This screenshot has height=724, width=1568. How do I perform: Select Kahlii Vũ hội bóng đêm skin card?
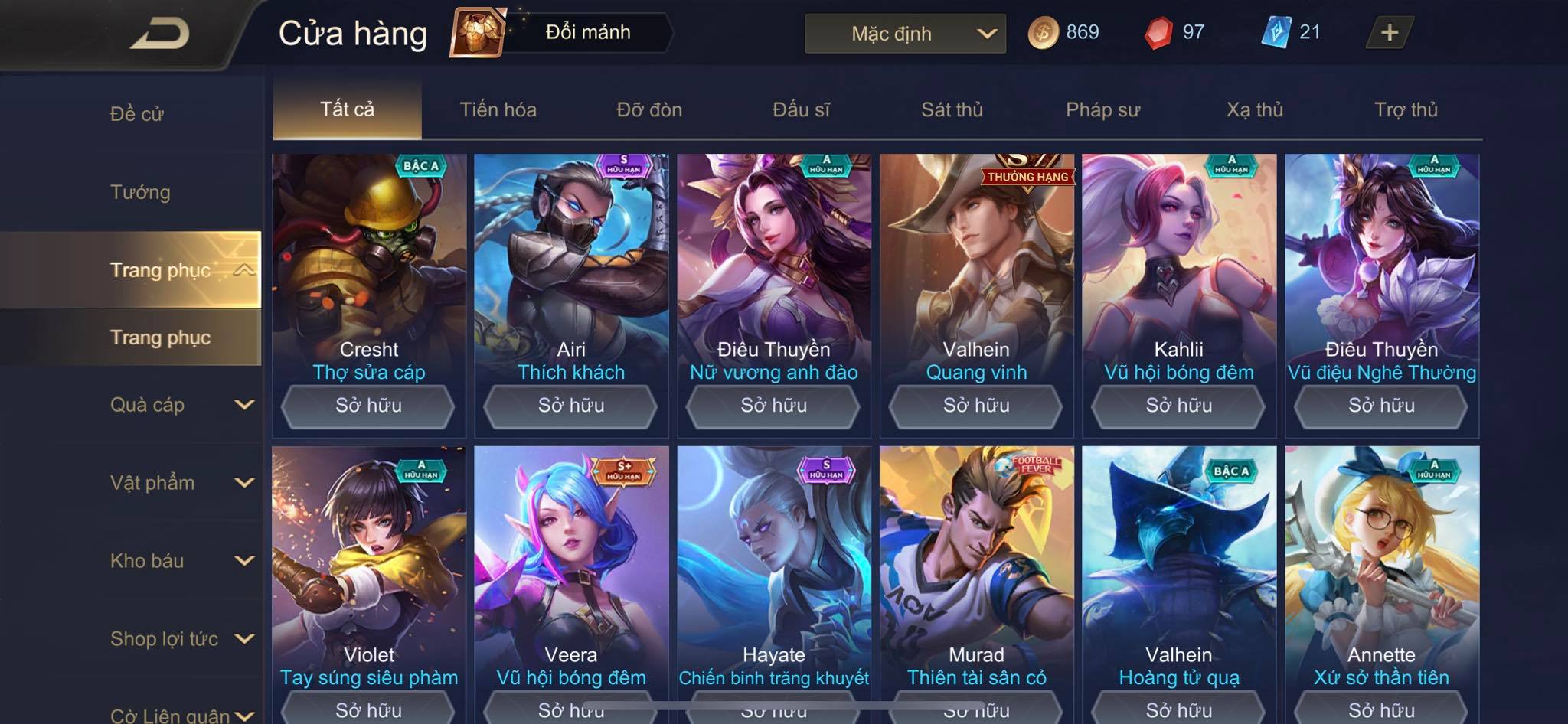tap(1178, 268)
